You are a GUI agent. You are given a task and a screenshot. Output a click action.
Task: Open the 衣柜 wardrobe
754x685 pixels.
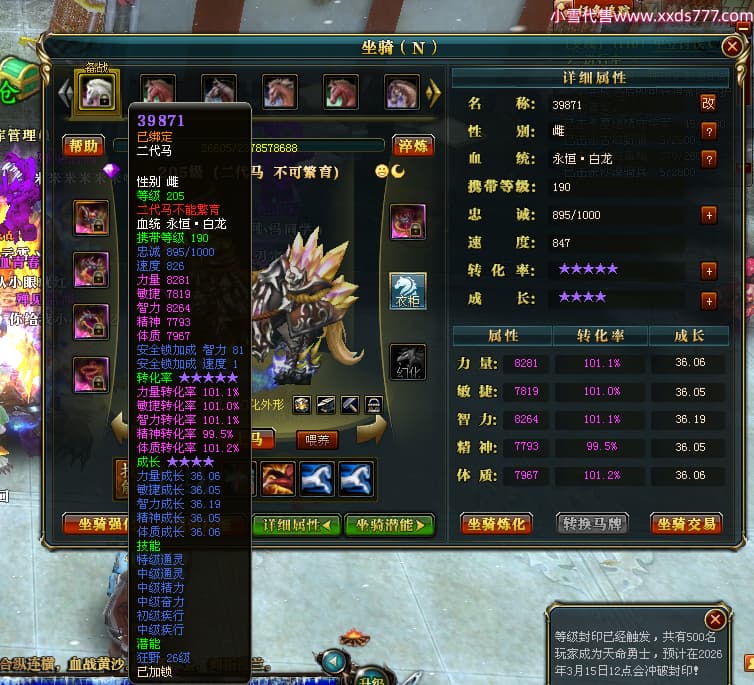[407, 289]
